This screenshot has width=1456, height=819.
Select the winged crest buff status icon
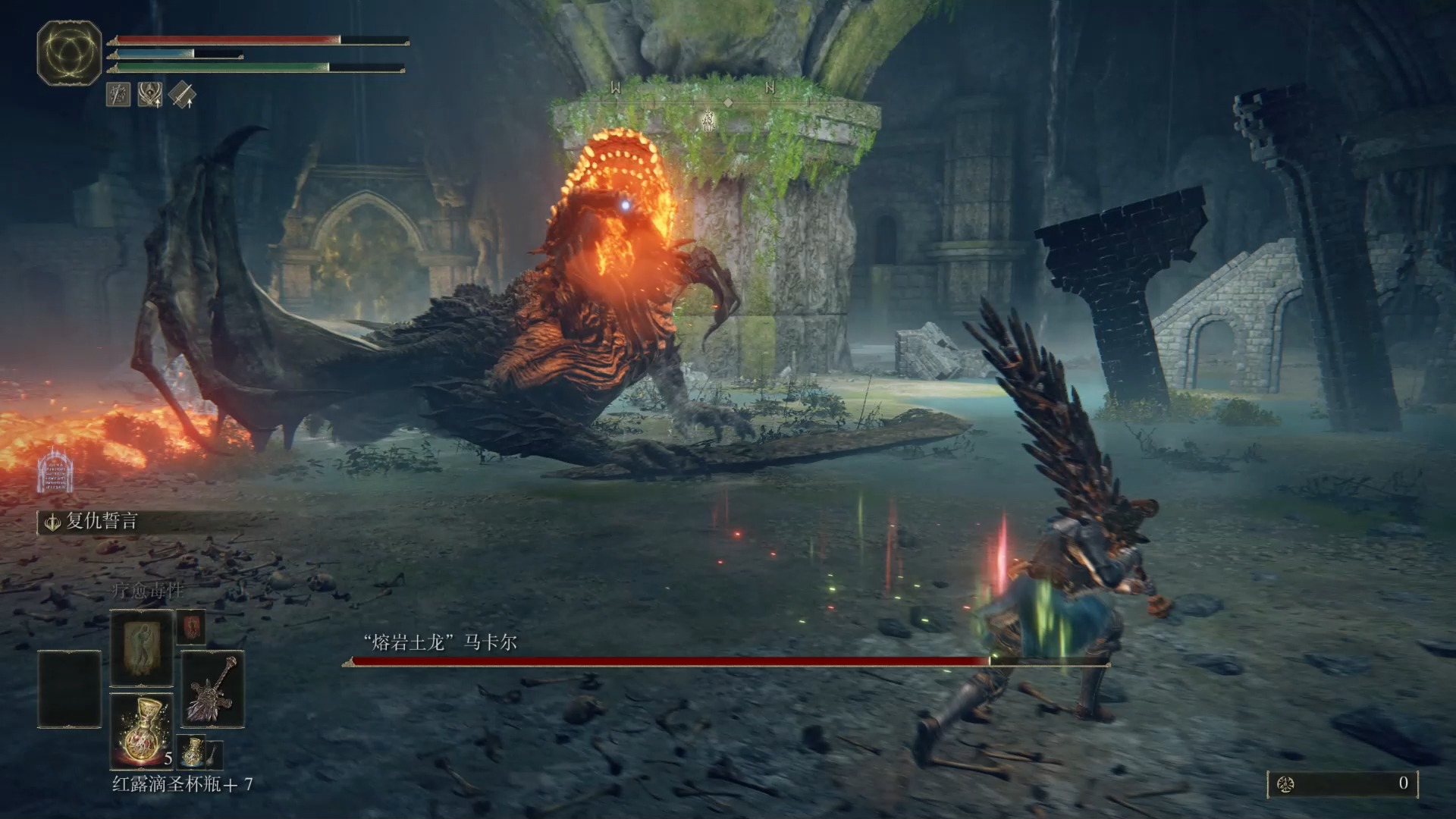click(x=149, y=95)
